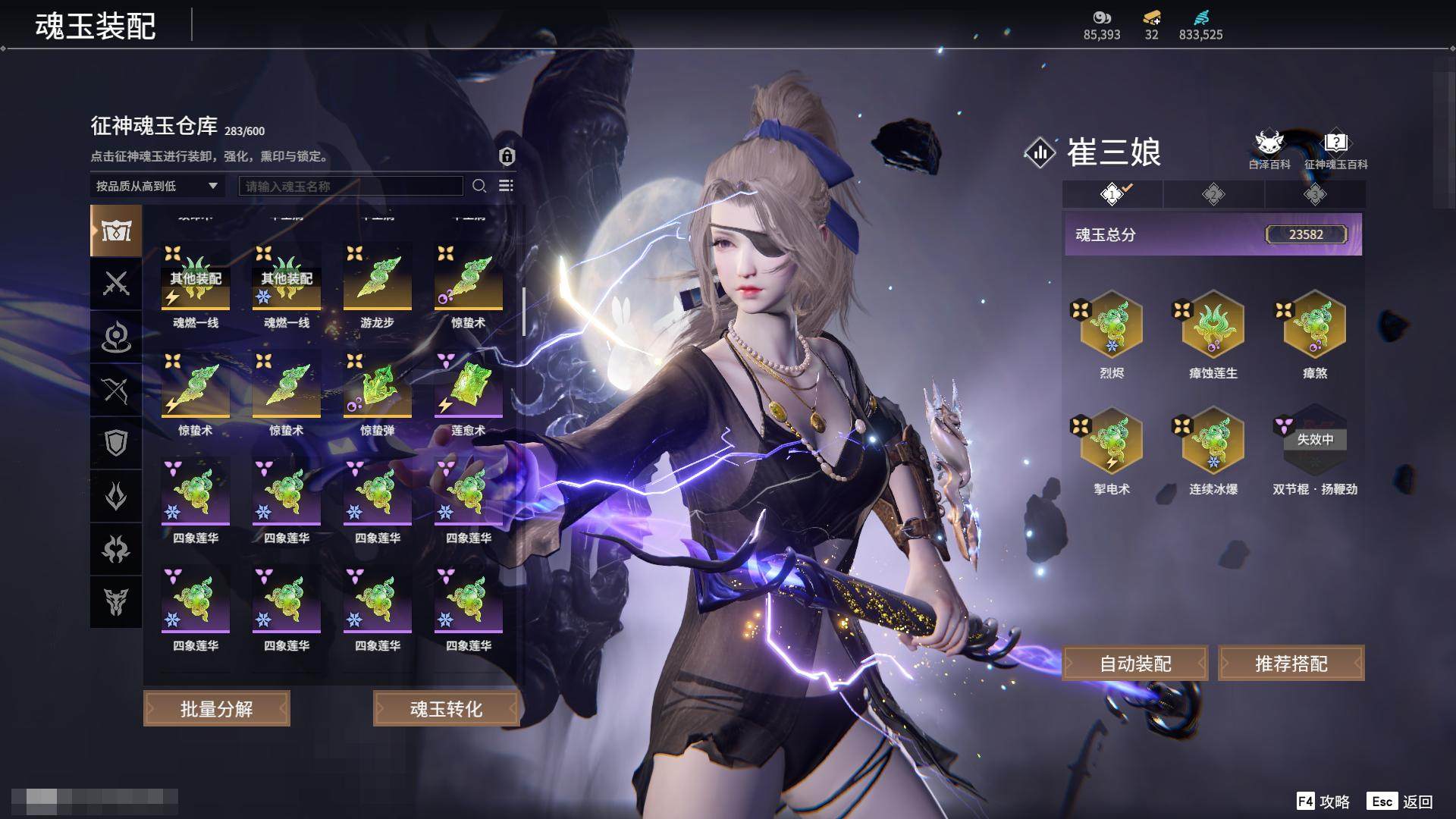Switch to loadout tab 2
The width and height of the screenshot is (1456, 819).
coord(1213,195)
